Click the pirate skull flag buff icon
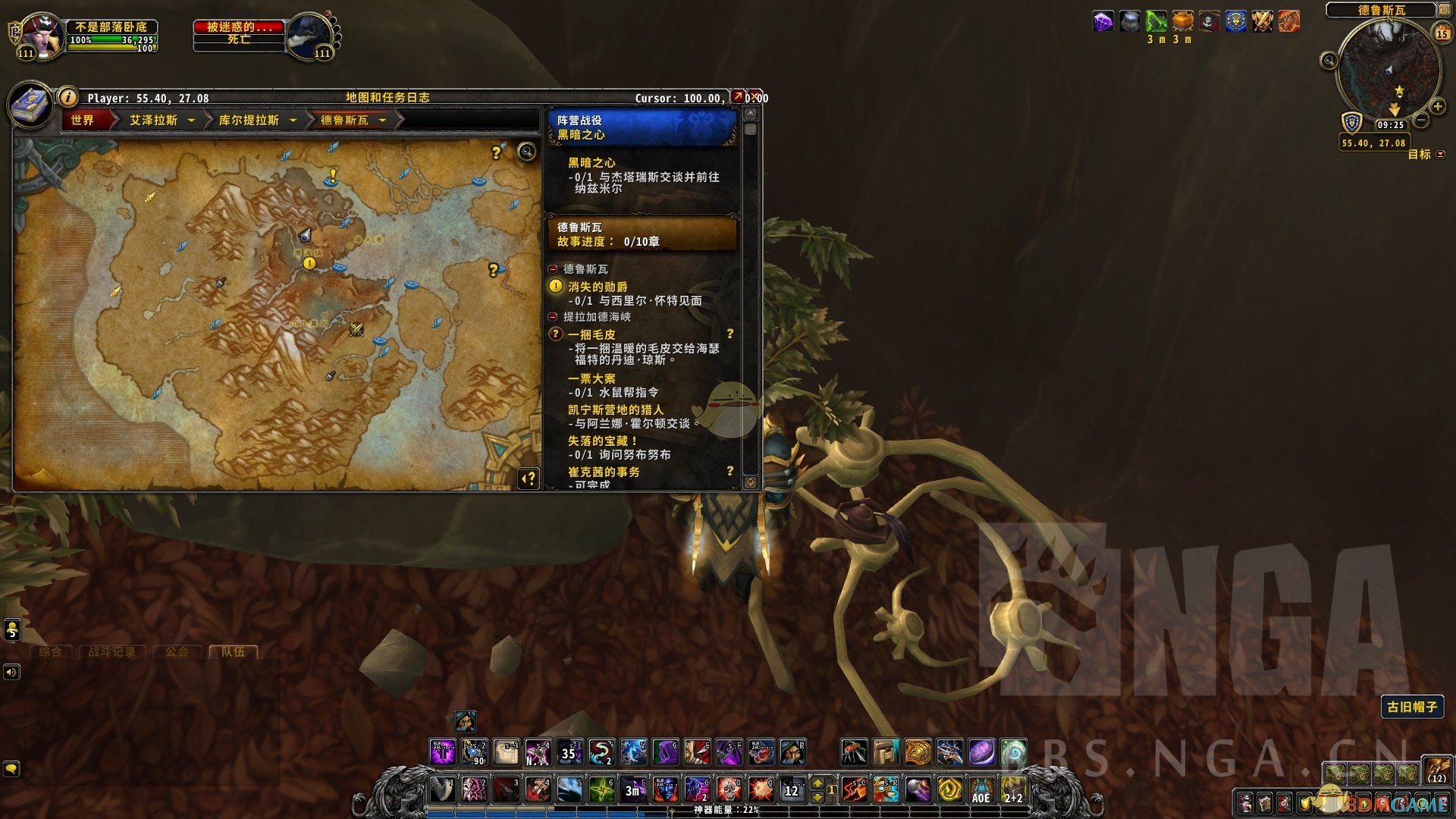1456x819 pixels. (1209, 21)
